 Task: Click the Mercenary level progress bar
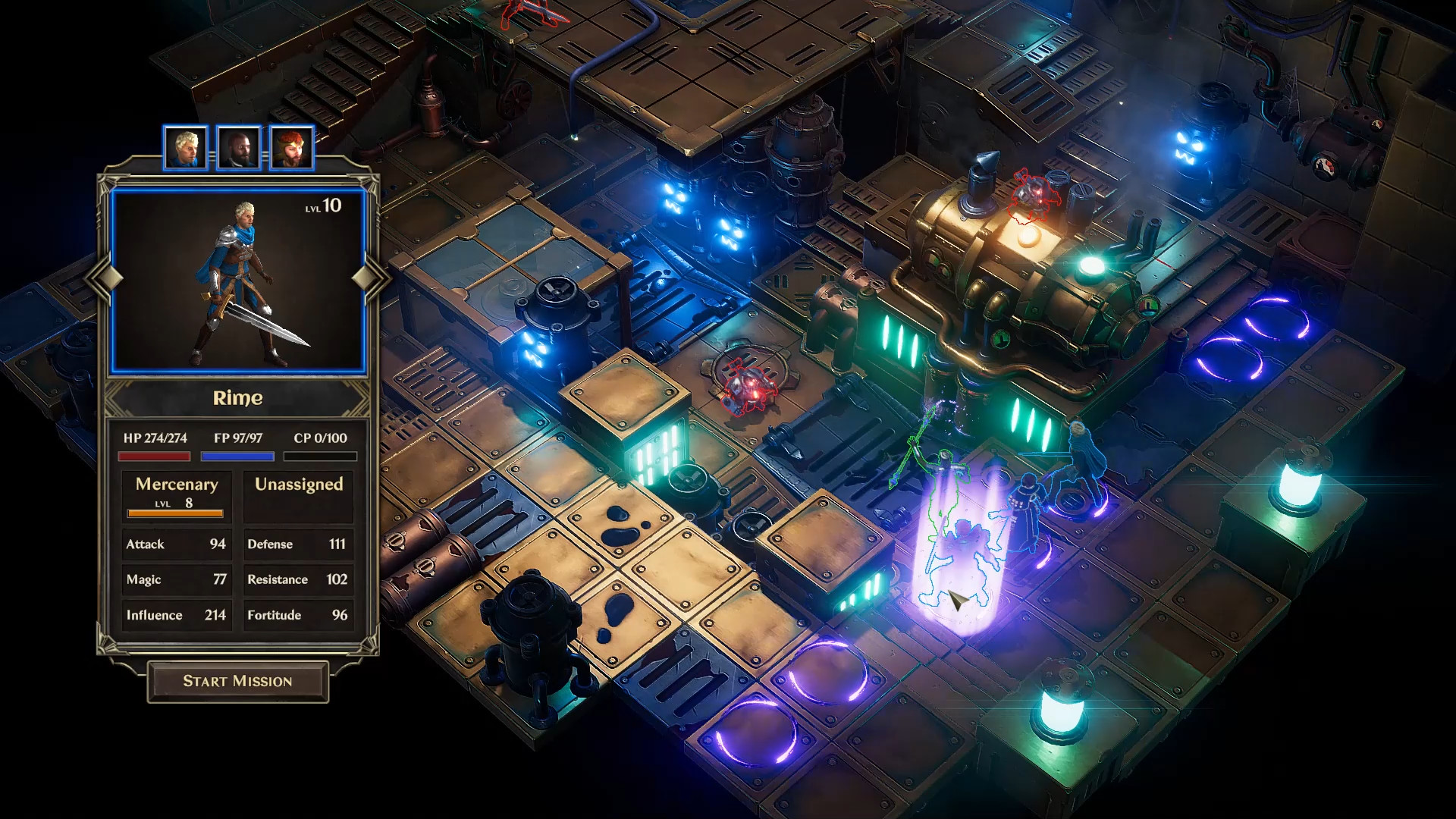click(x=175, y=513)
